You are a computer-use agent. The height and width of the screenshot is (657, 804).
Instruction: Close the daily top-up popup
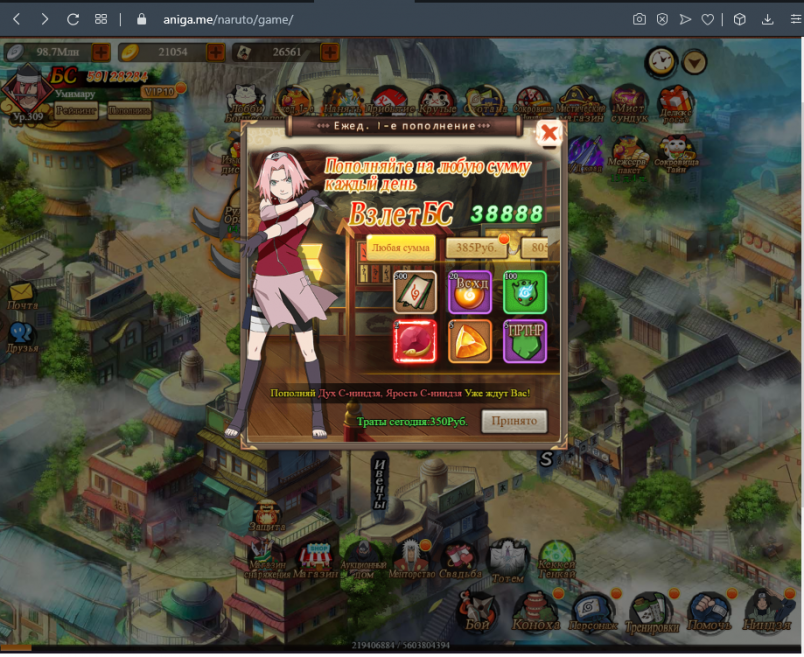click(x=548, y=132)
